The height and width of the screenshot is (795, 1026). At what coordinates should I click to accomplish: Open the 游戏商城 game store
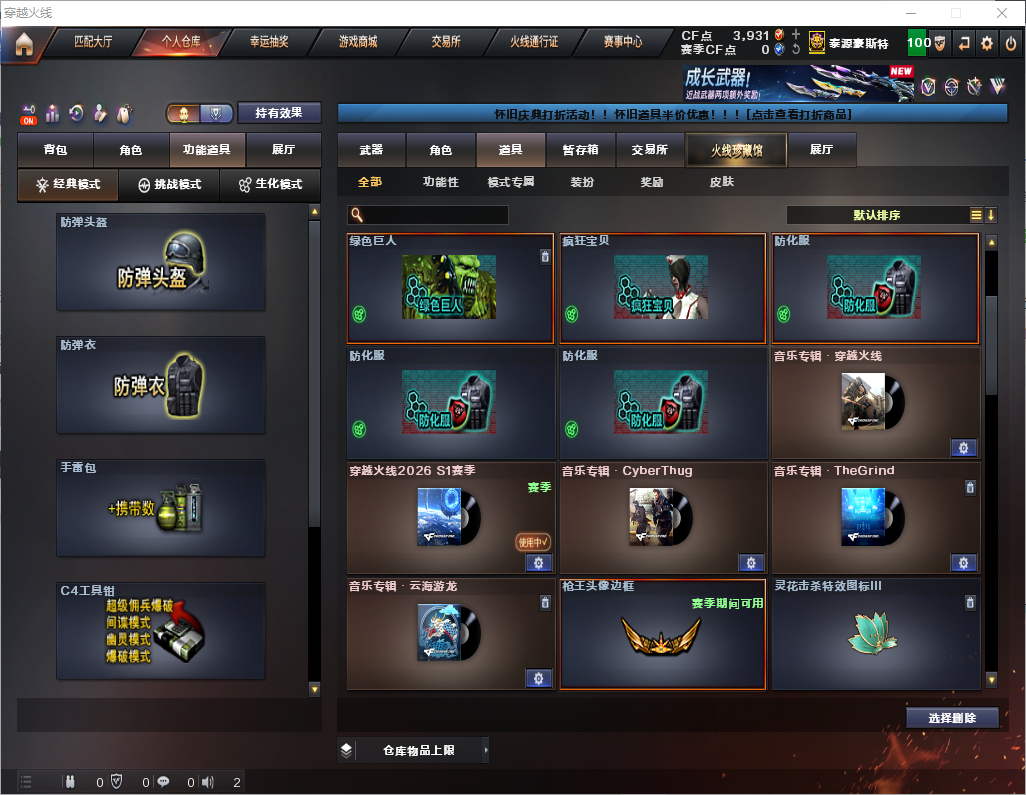[x=357, y=43]
